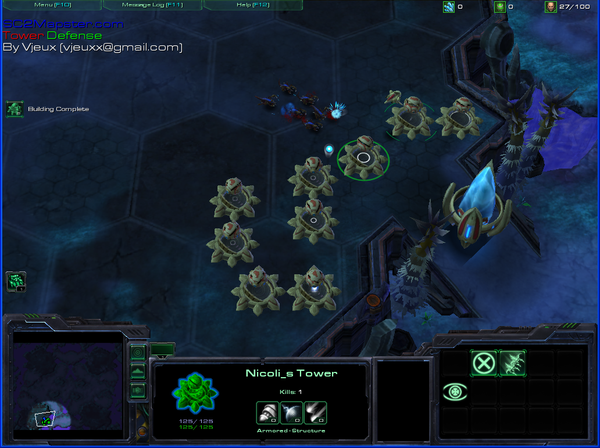Open the Message Log
Viewport: 600px width, 448px height.
pos(143,5)
